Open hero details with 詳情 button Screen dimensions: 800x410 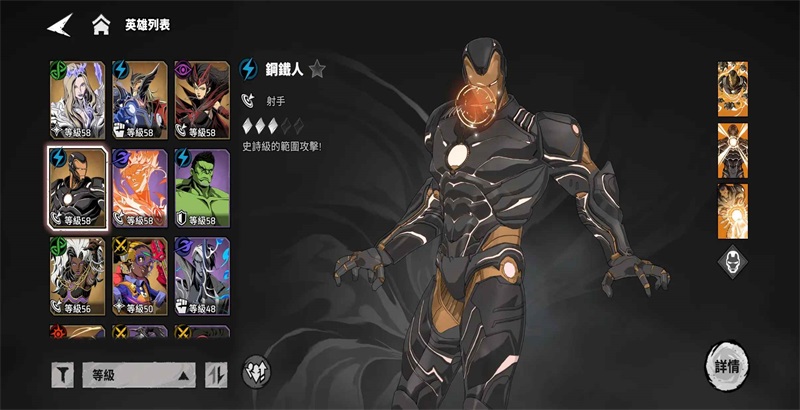coord(727,364)
